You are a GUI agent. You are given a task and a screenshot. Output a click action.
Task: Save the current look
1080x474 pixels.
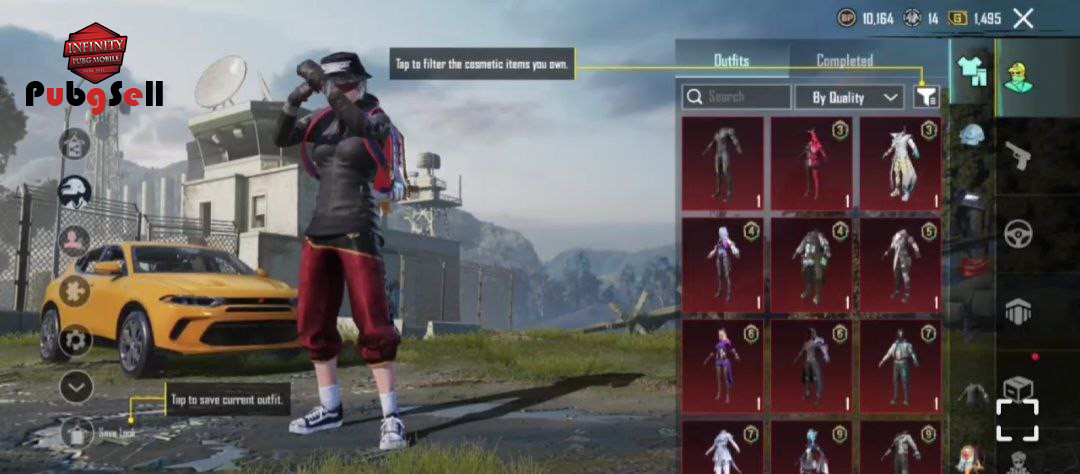click(77, 433)
